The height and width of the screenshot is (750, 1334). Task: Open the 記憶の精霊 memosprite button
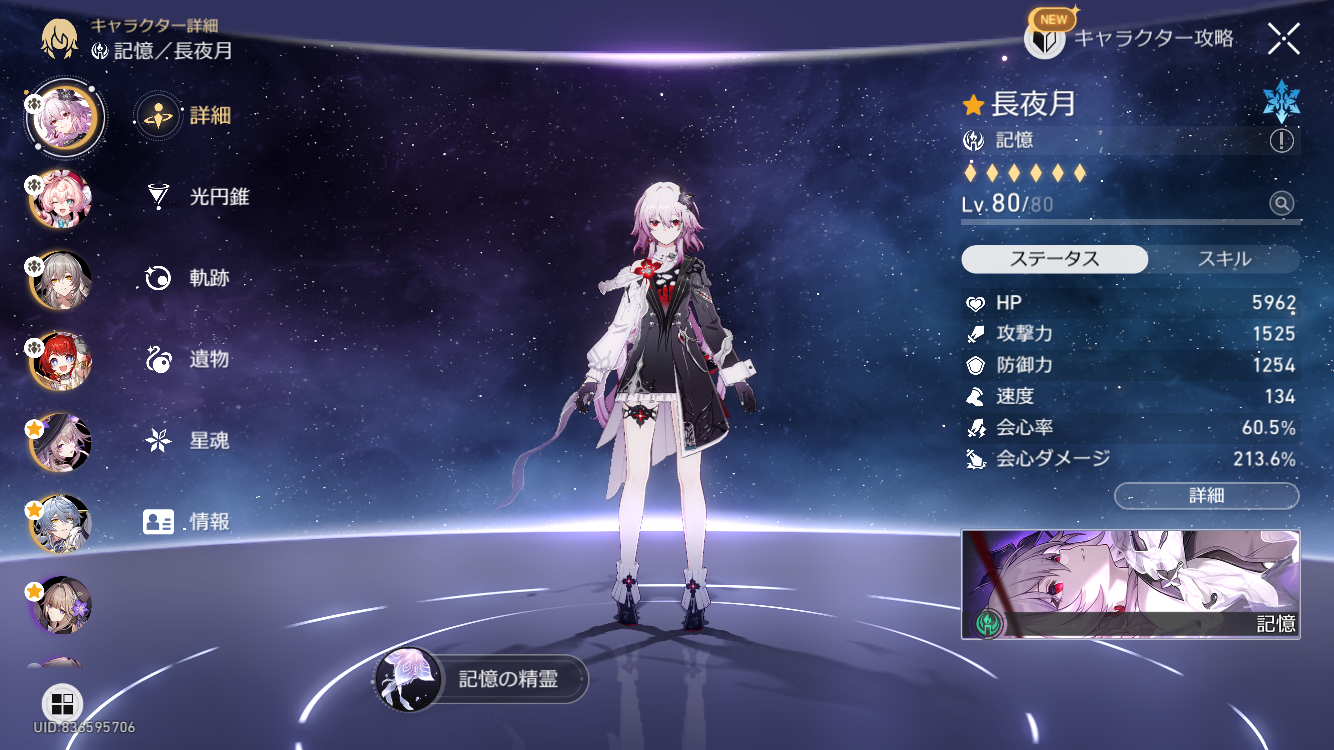point(482,680)
